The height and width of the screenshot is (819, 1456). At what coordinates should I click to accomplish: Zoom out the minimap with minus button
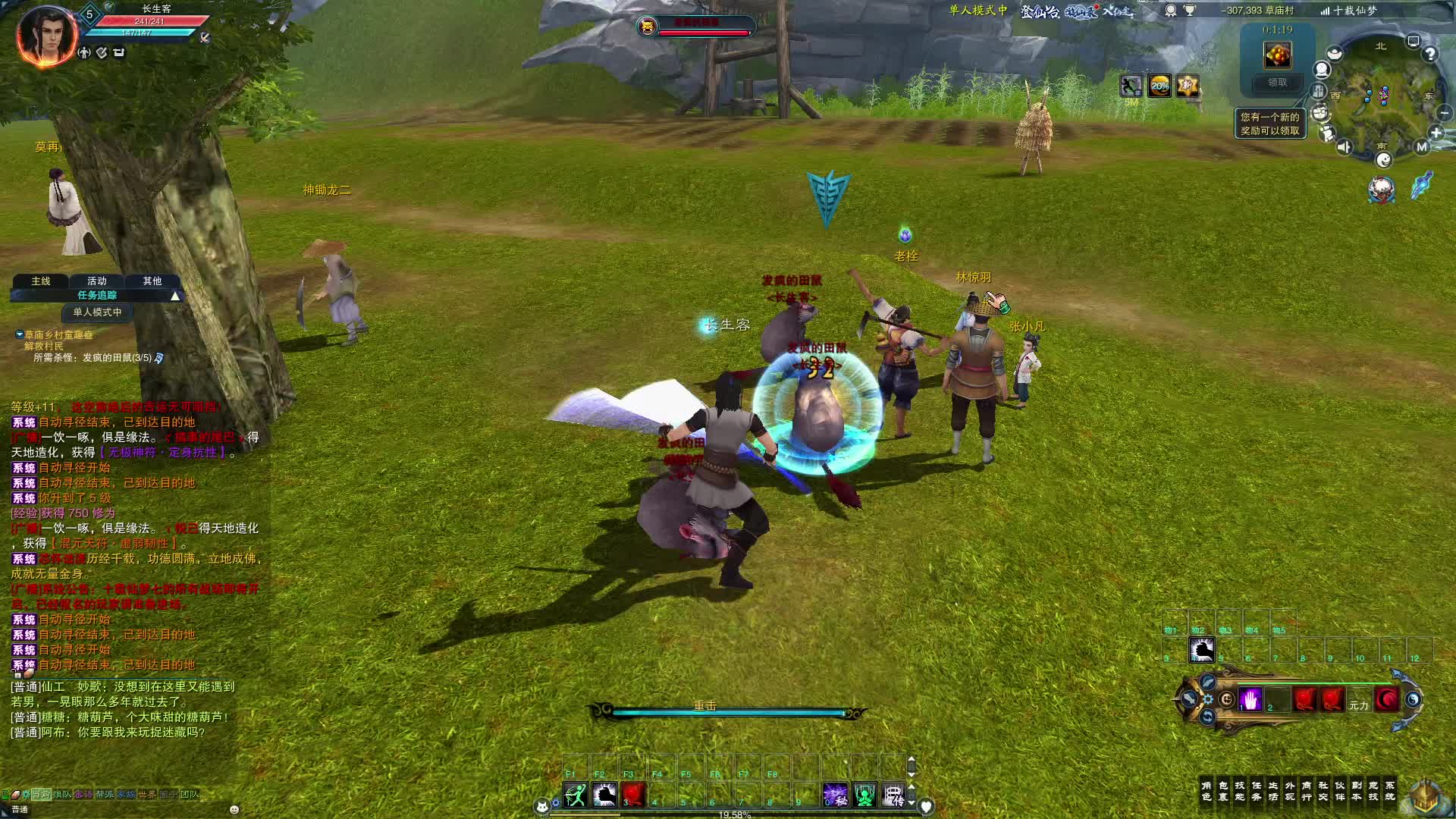pyautogui.click(x=1444, y=113)
